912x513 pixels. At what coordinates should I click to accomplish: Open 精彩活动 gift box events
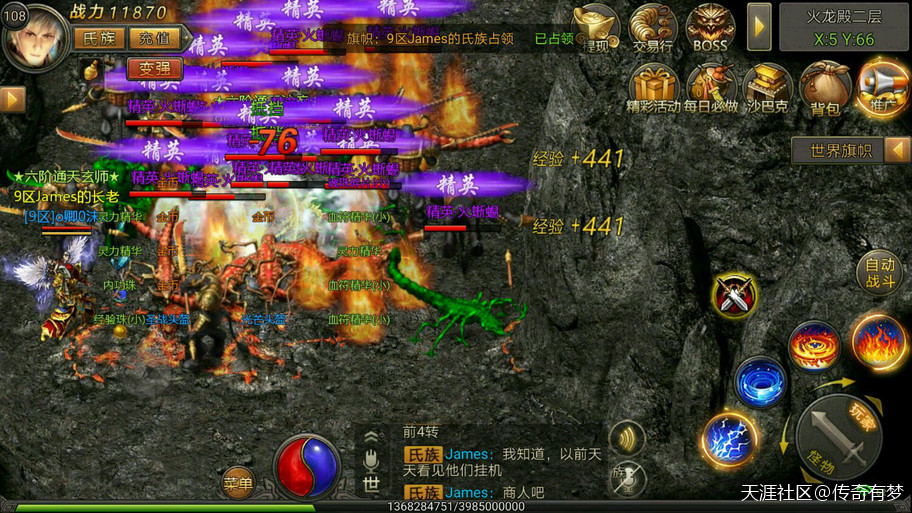(653, 88)
